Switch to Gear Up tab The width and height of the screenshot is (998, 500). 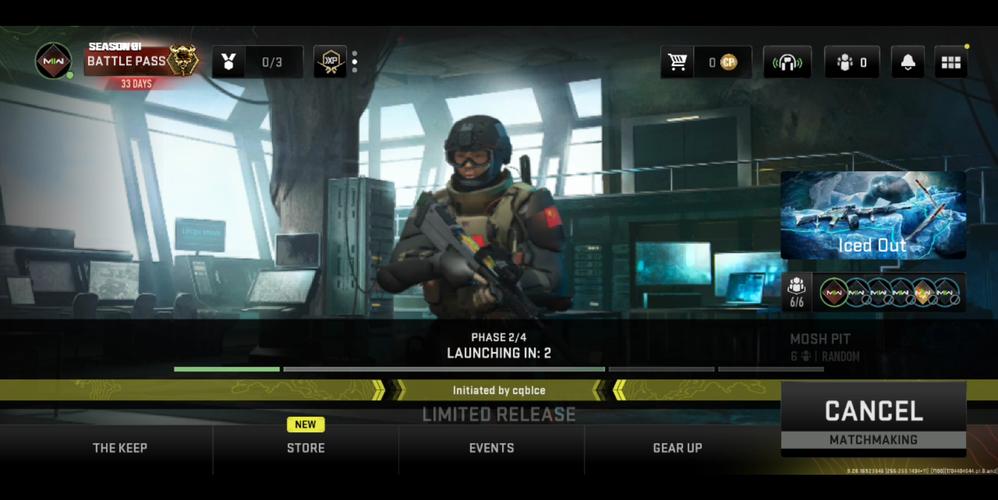click(677, 448)
